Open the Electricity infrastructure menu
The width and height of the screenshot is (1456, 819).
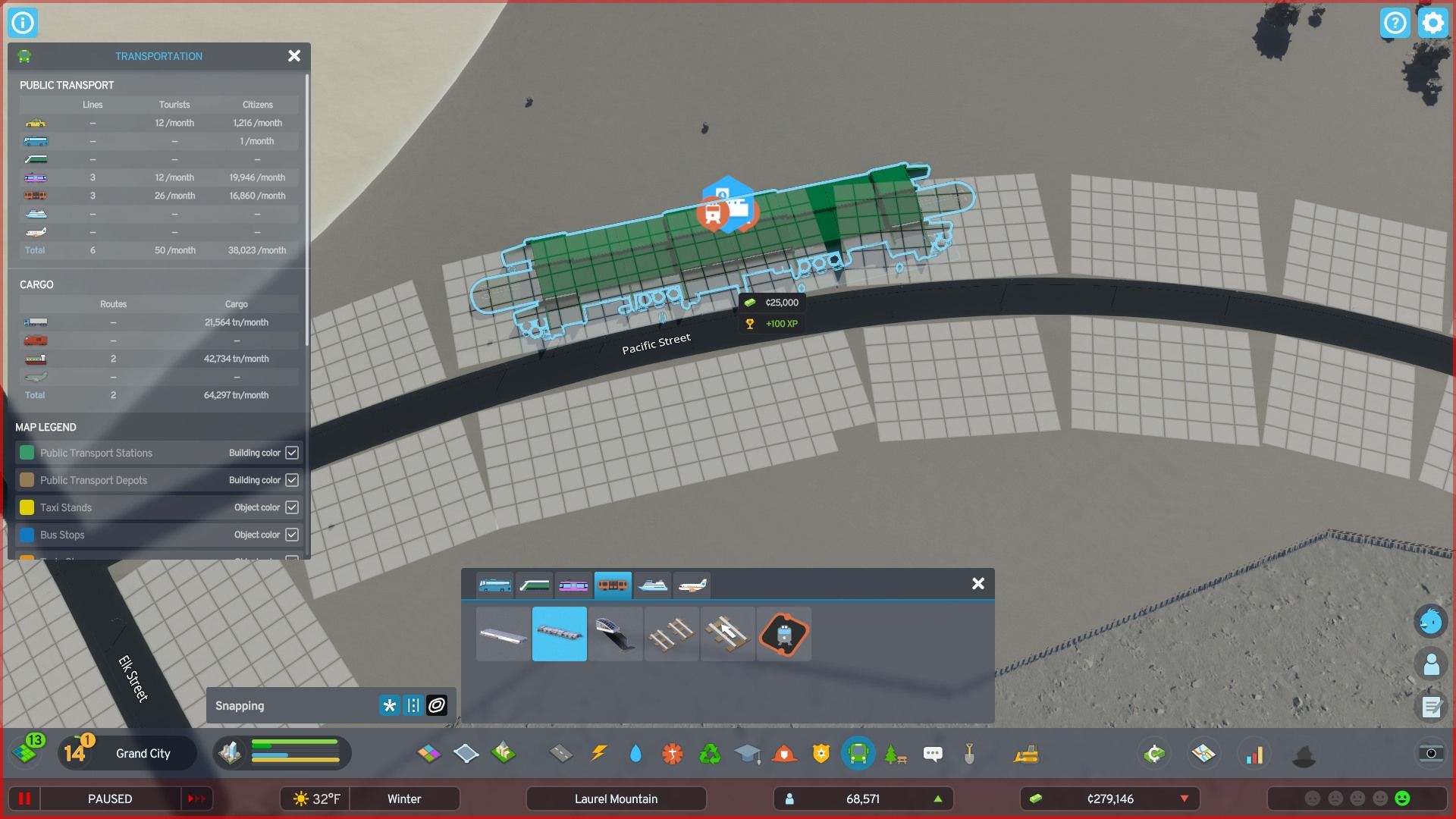coord(600,753)
